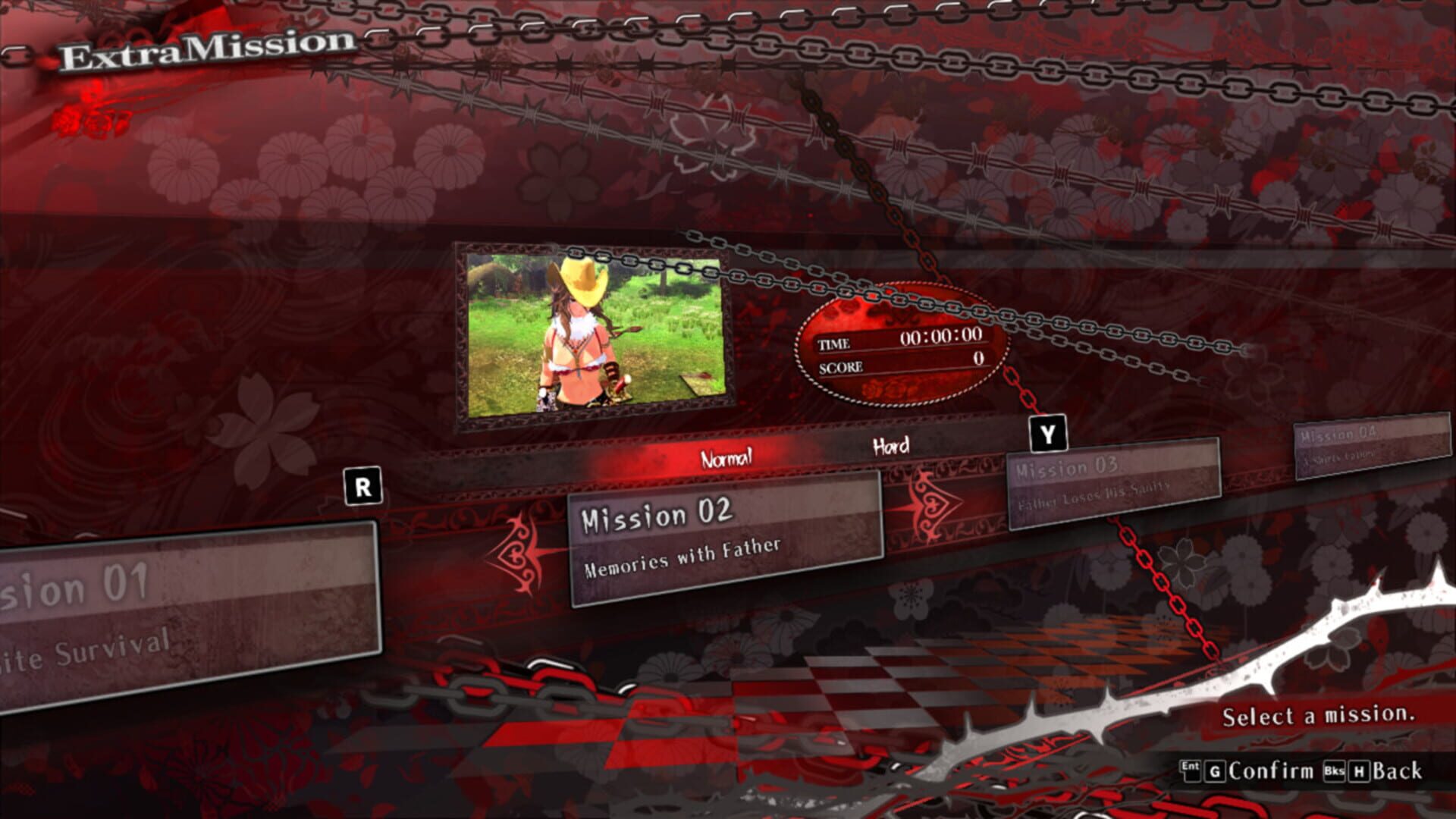Toggle difficulty from Normal to Hard
This screenshot has width=1456, height=819.
point(890,448)
